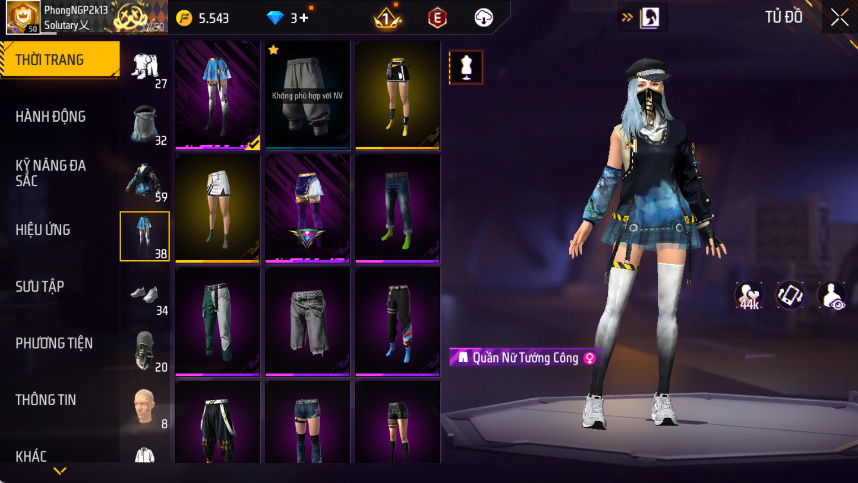Show the THÔNG TIN tab

coord(46,400)
